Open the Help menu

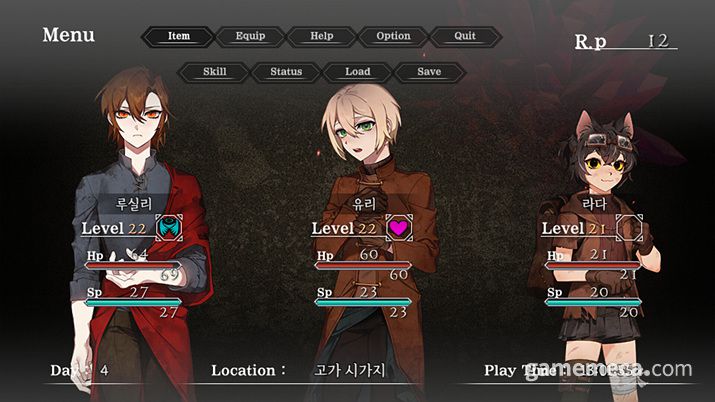(322, 36)
